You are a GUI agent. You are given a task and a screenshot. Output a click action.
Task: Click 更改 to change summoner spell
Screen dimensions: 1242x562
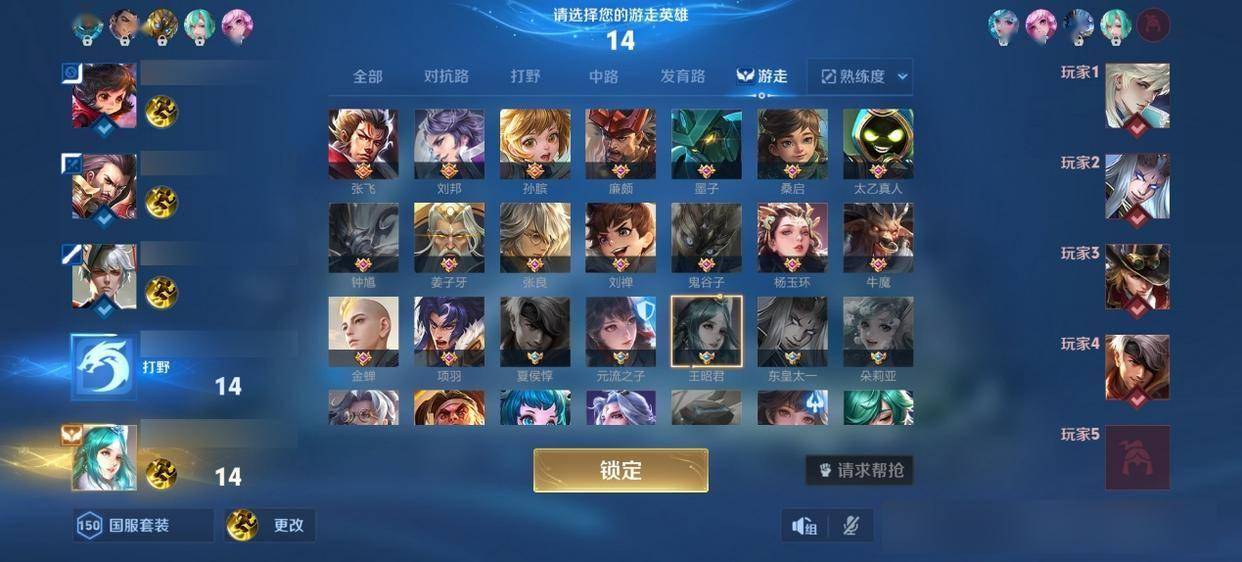click(x=270, y=525)
